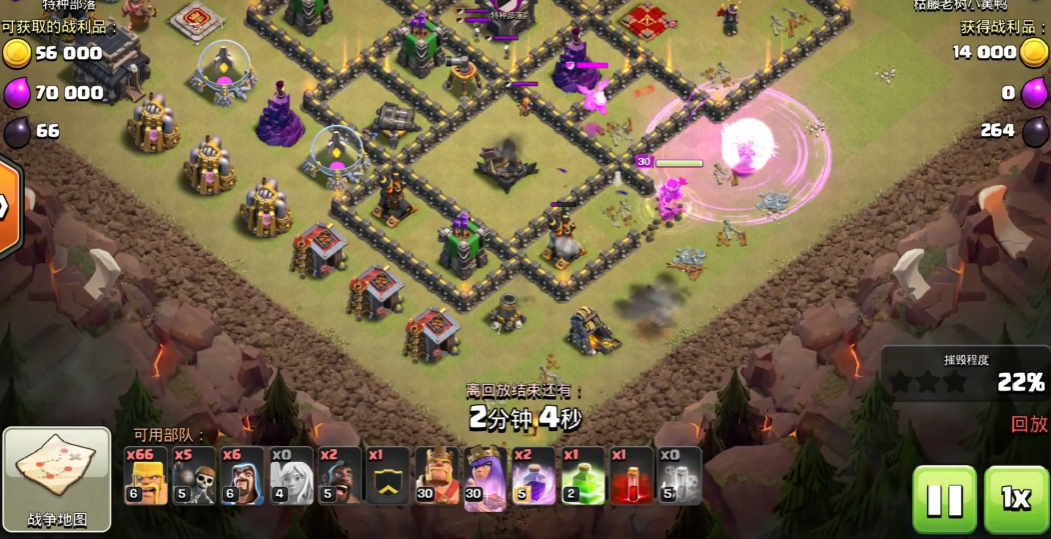Screen dimensions: 1051x539
Task: Choose the Wizard troop slot
Action: [x=242, y=476]
